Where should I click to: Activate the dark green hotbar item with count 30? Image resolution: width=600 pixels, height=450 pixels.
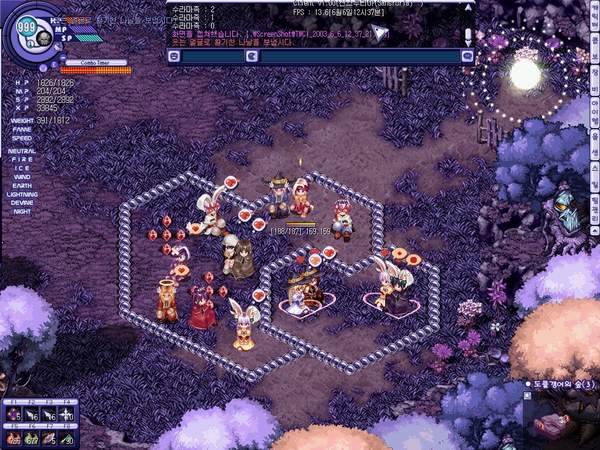(x=66, y=436)
